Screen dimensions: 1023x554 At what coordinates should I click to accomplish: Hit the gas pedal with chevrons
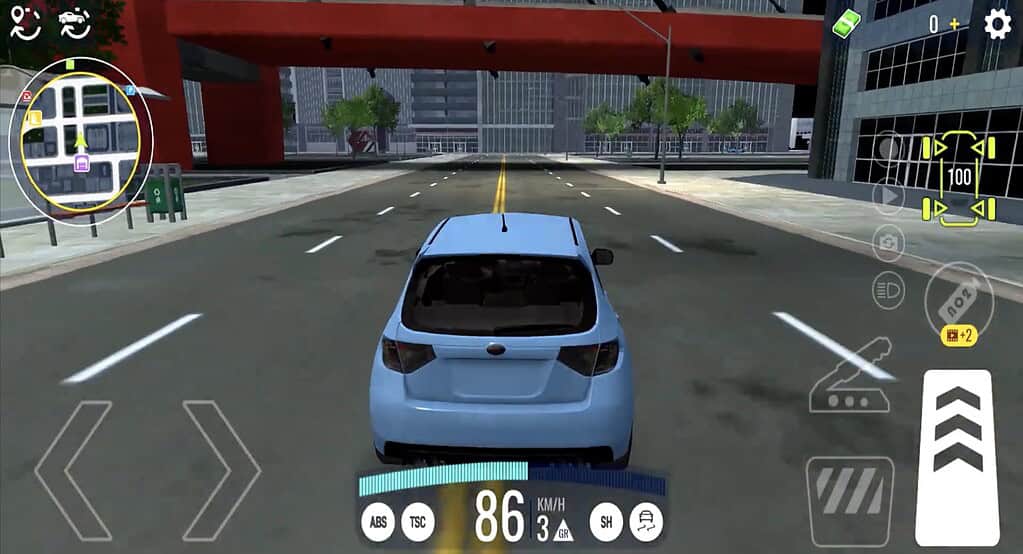pyautogui.click(x=957, y=456)
